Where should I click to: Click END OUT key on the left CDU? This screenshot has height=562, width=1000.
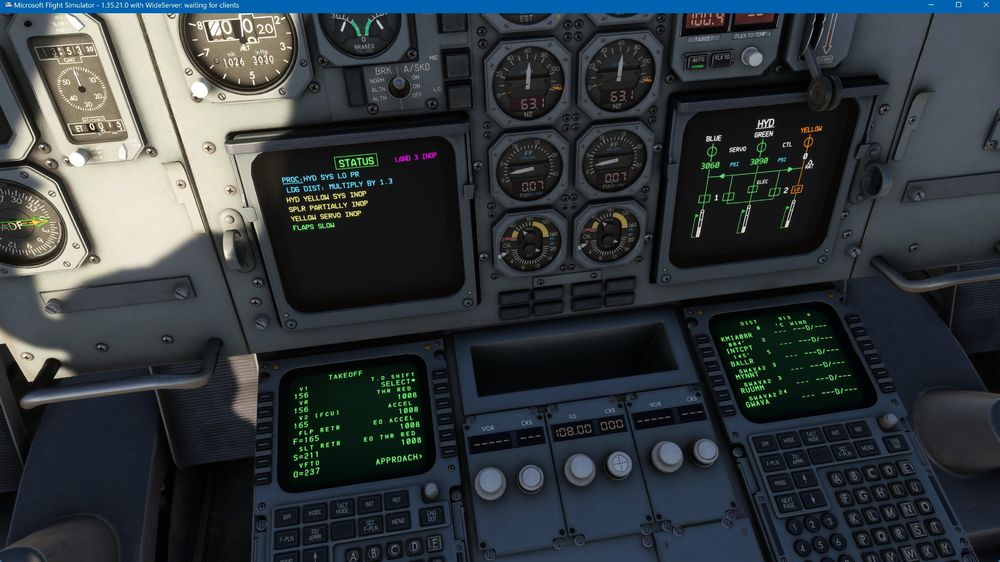tap(431, 517)
